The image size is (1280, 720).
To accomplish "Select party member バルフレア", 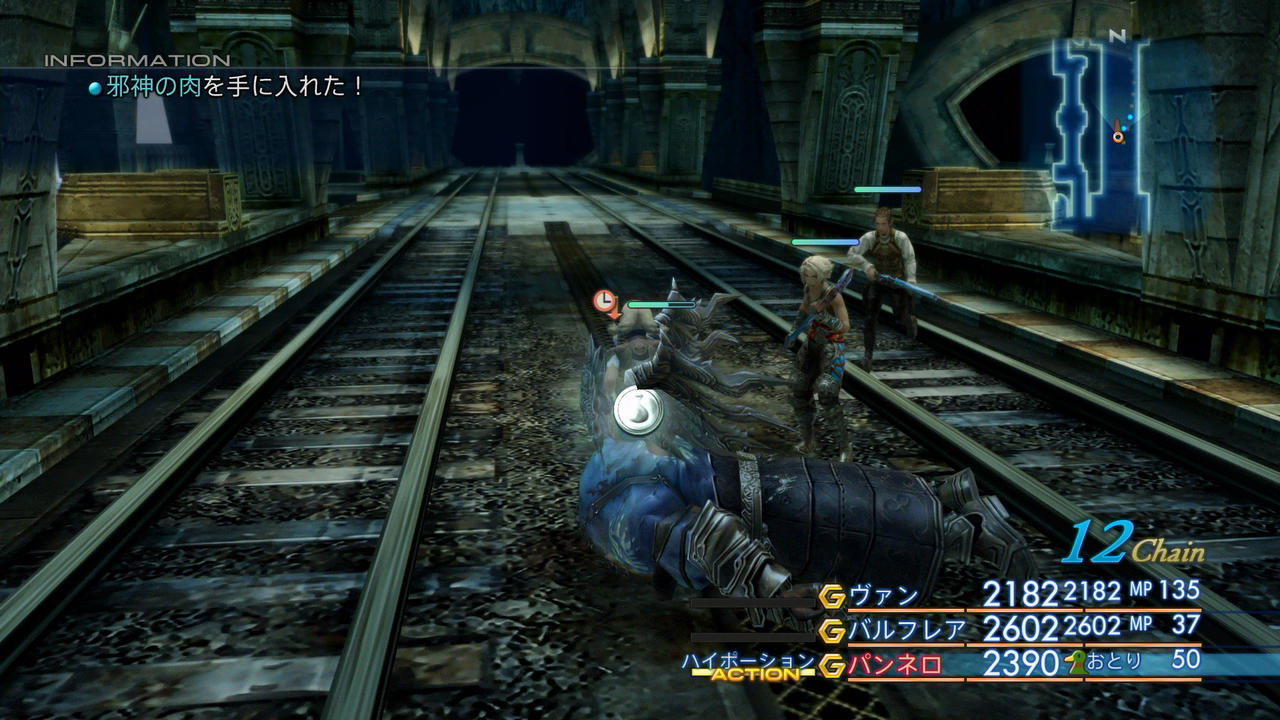I will click(907, 630).
